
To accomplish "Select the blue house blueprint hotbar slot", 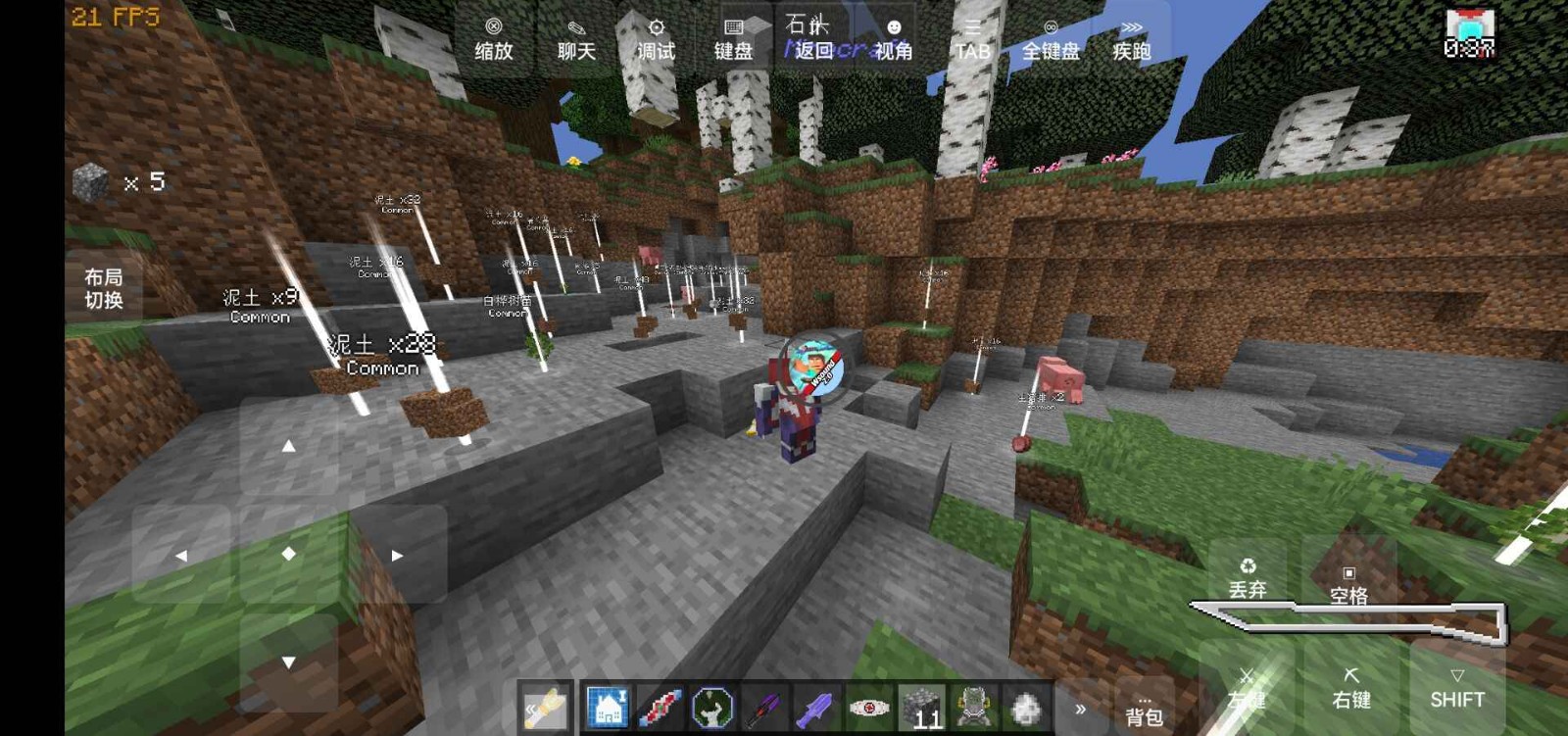I will click(x=608, y=708).
